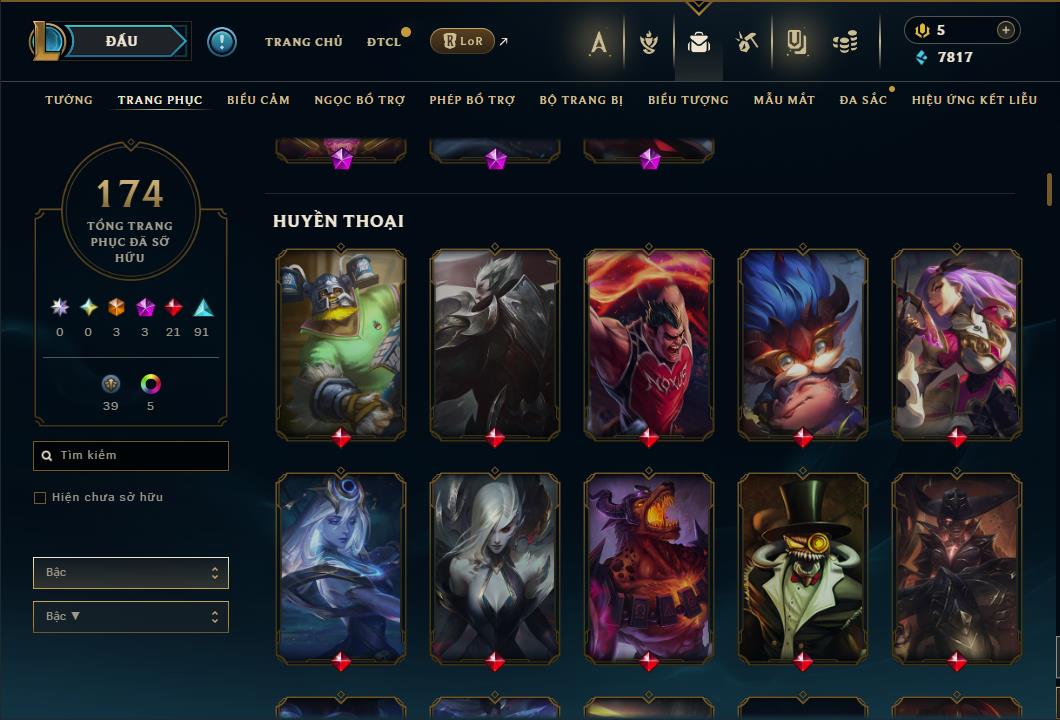
Task: Select the BỘ TRANG BỊ tab
Action: 581,100
